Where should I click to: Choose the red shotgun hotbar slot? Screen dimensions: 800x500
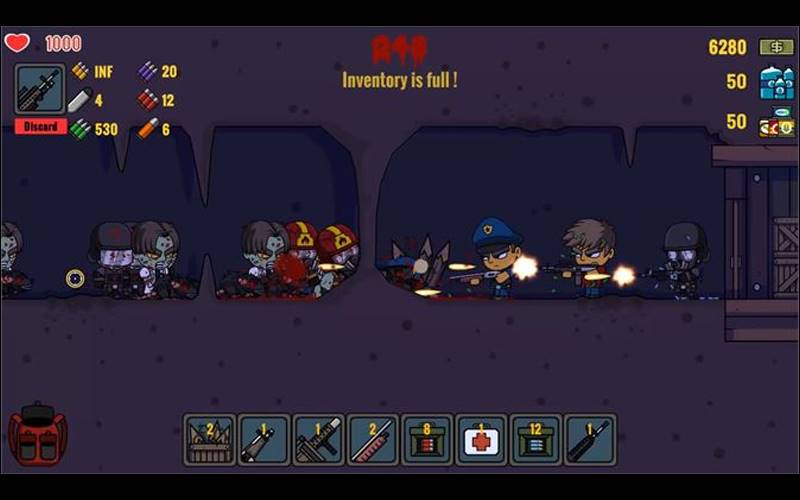point(373,440)
